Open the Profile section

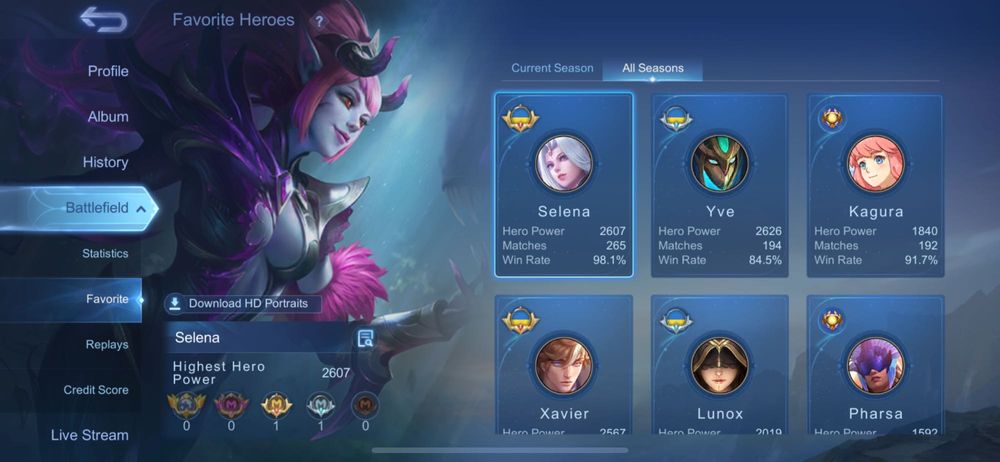108,71
